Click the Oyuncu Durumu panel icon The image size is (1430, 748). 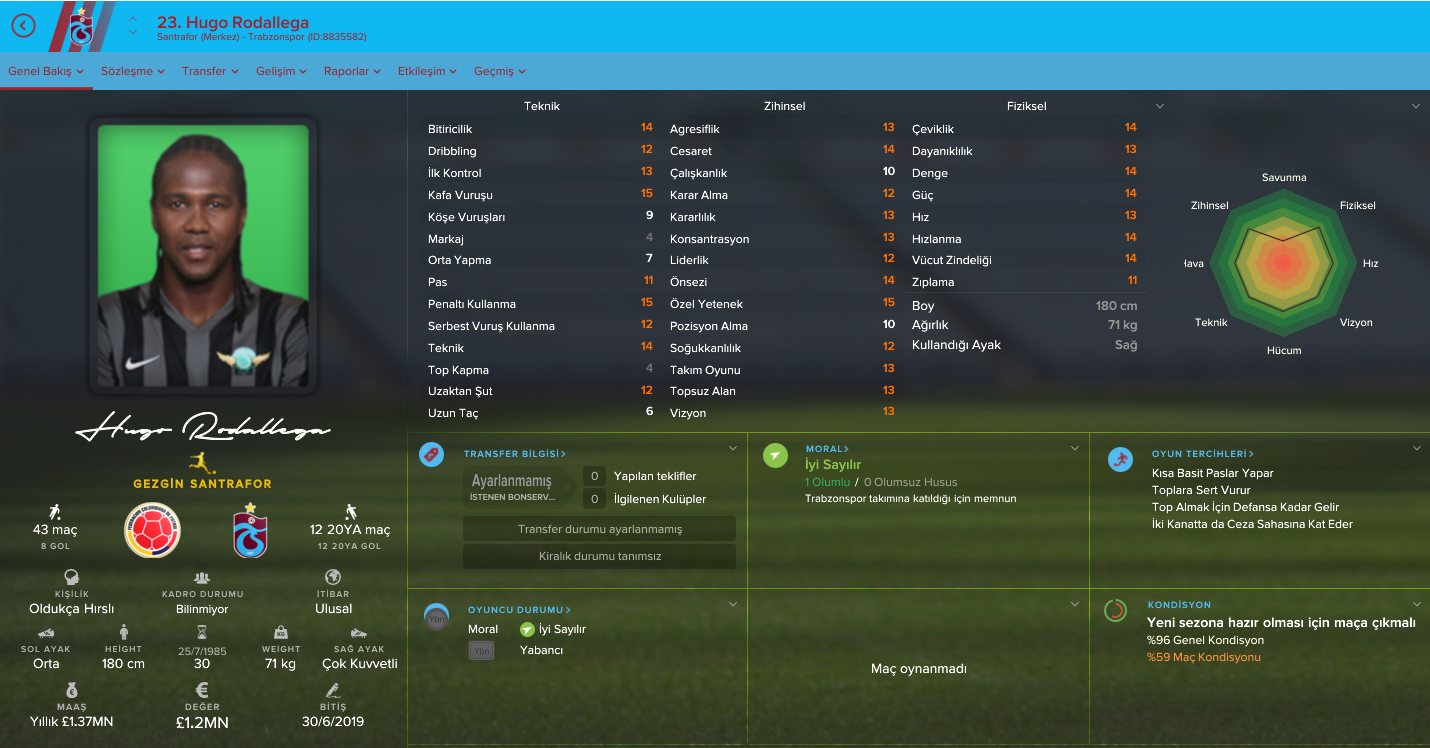pyautogui.click(x=435, y=615)
